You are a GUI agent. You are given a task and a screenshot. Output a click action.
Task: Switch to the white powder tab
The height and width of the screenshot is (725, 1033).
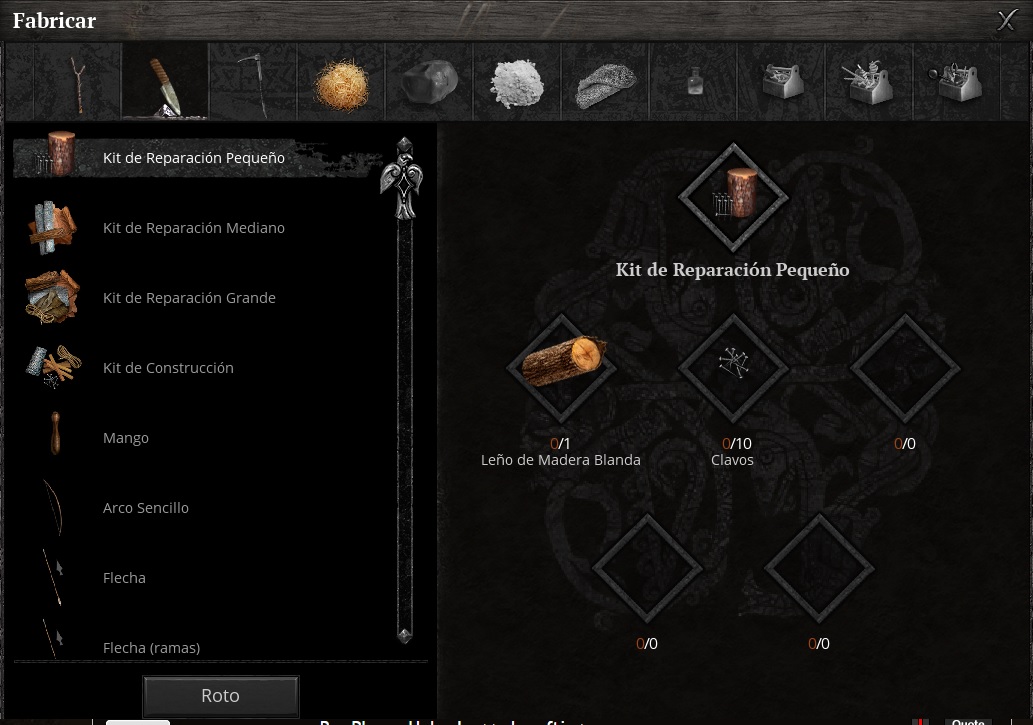pos(516,82)
